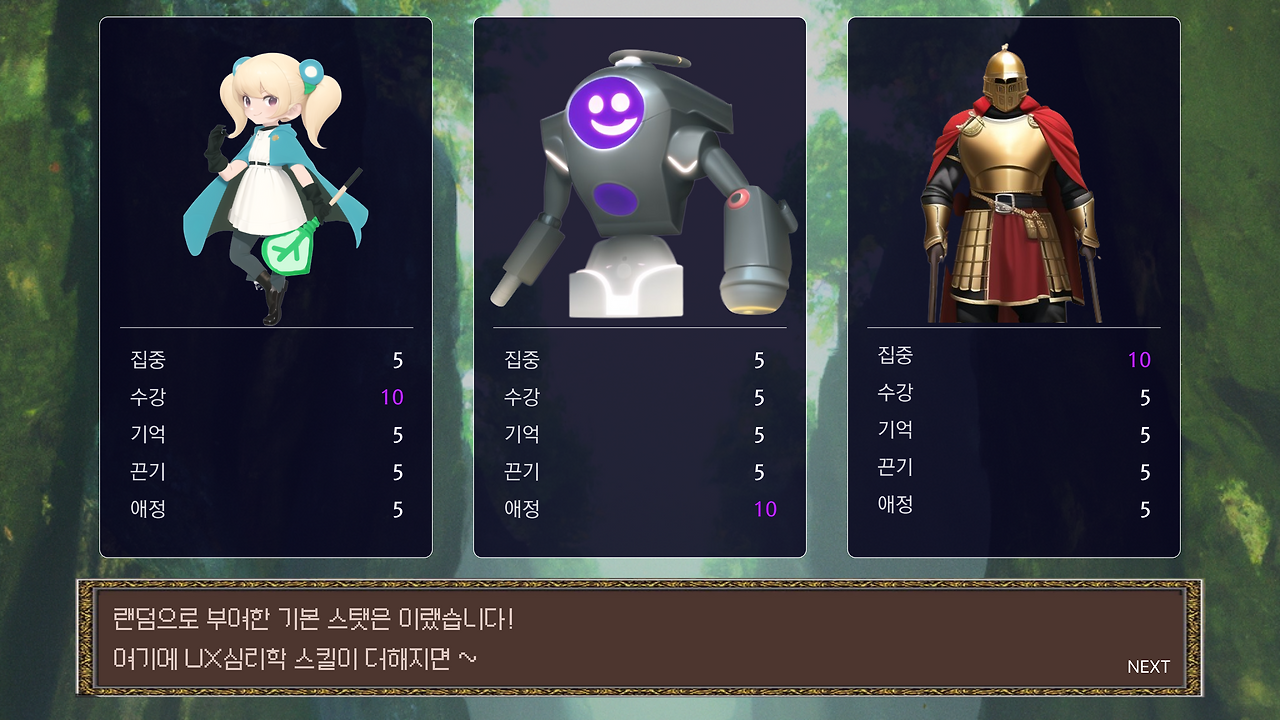Click the NEXT button to advance dialogue
Screen dimensions: 1280x720
(x=1148, y=666)
